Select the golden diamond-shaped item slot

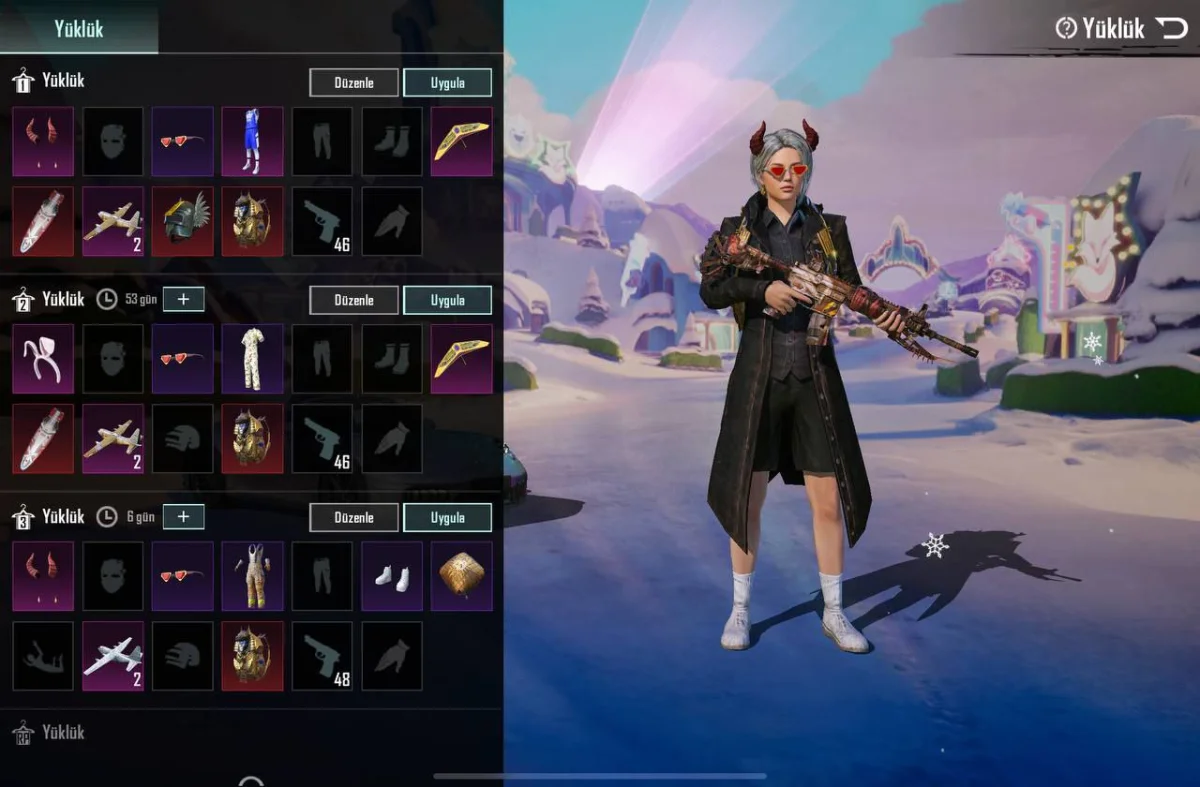click(x=461, y=576)
